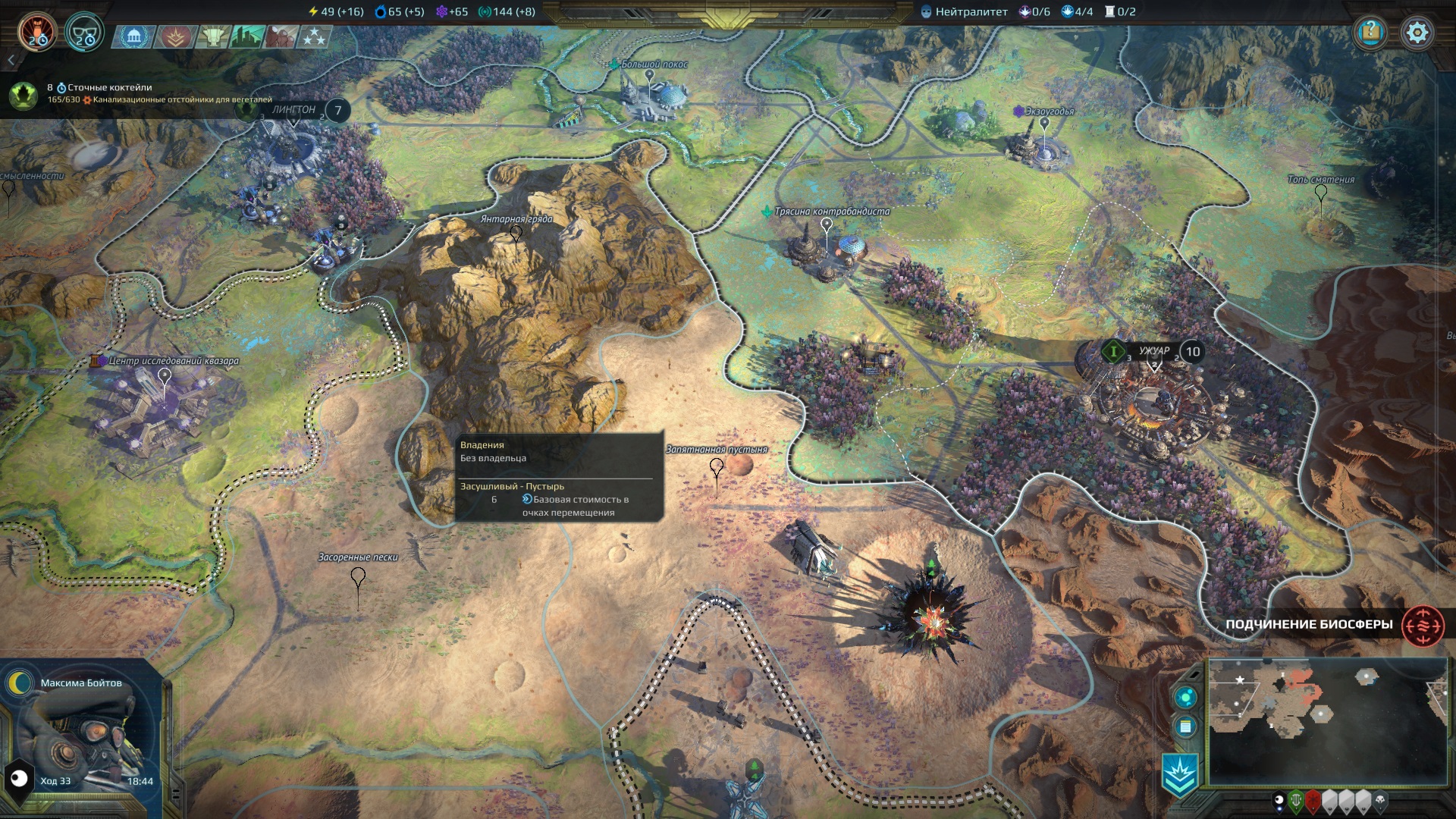The image size is (1456, 819).
Task: Click the Подчинение биосферы red operation icon
Action: coord(1423,626)
